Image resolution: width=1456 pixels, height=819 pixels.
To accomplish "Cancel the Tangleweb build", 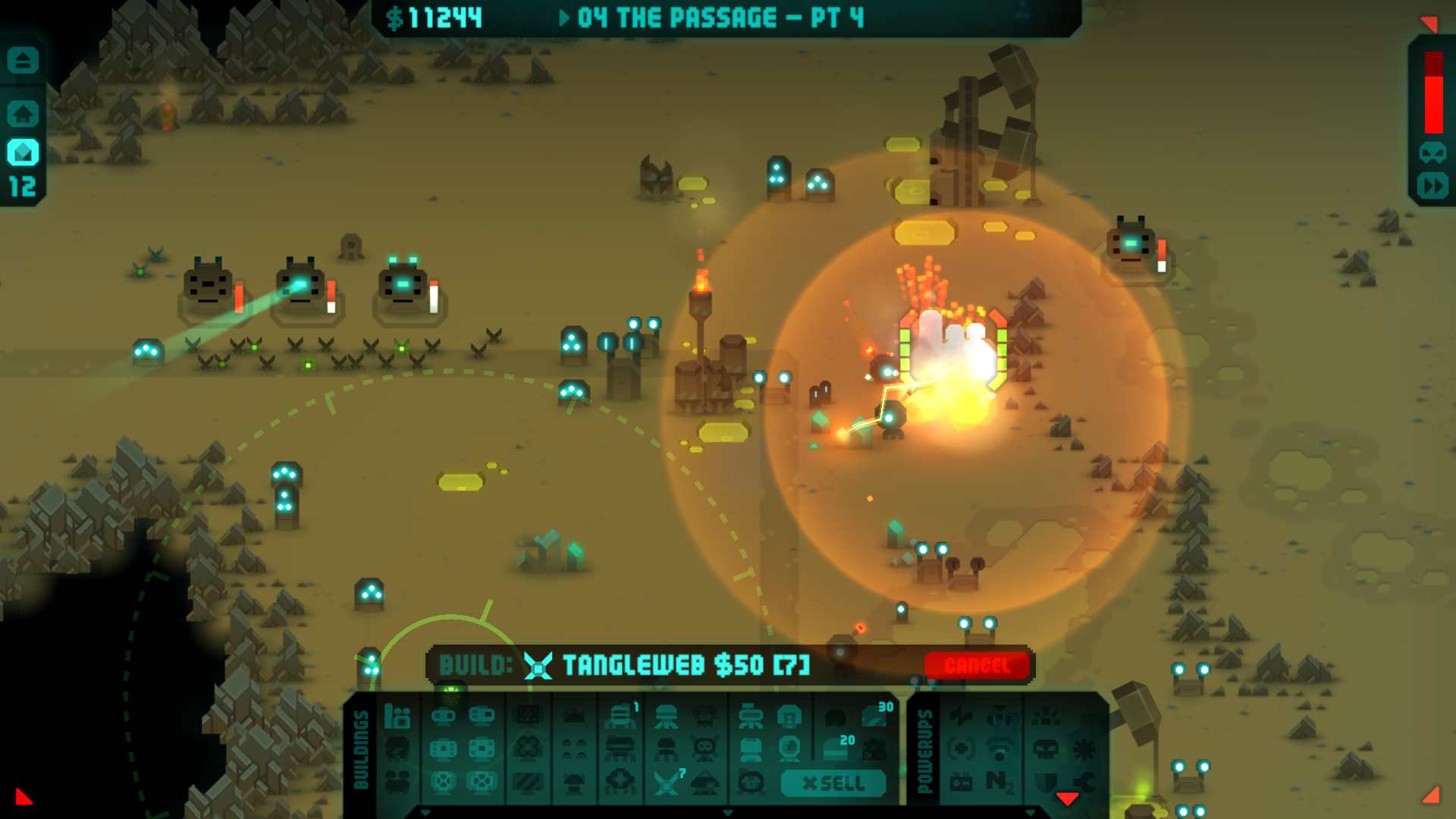I will pos(977,666).
